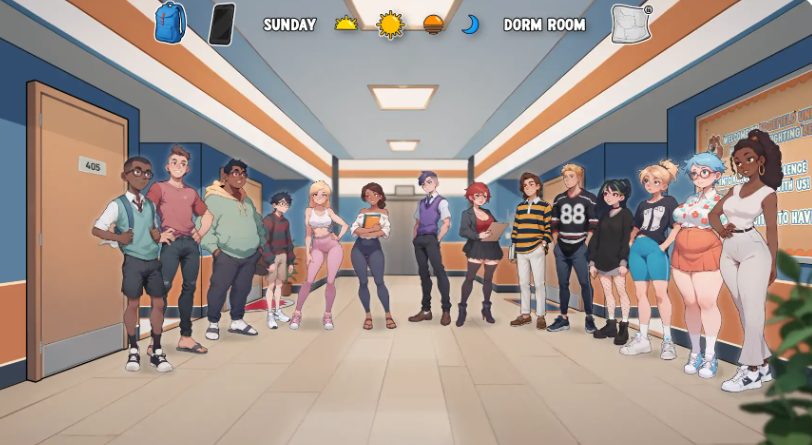Switch to the crescent moon night icon
The image size is (812, 445).
469,24
